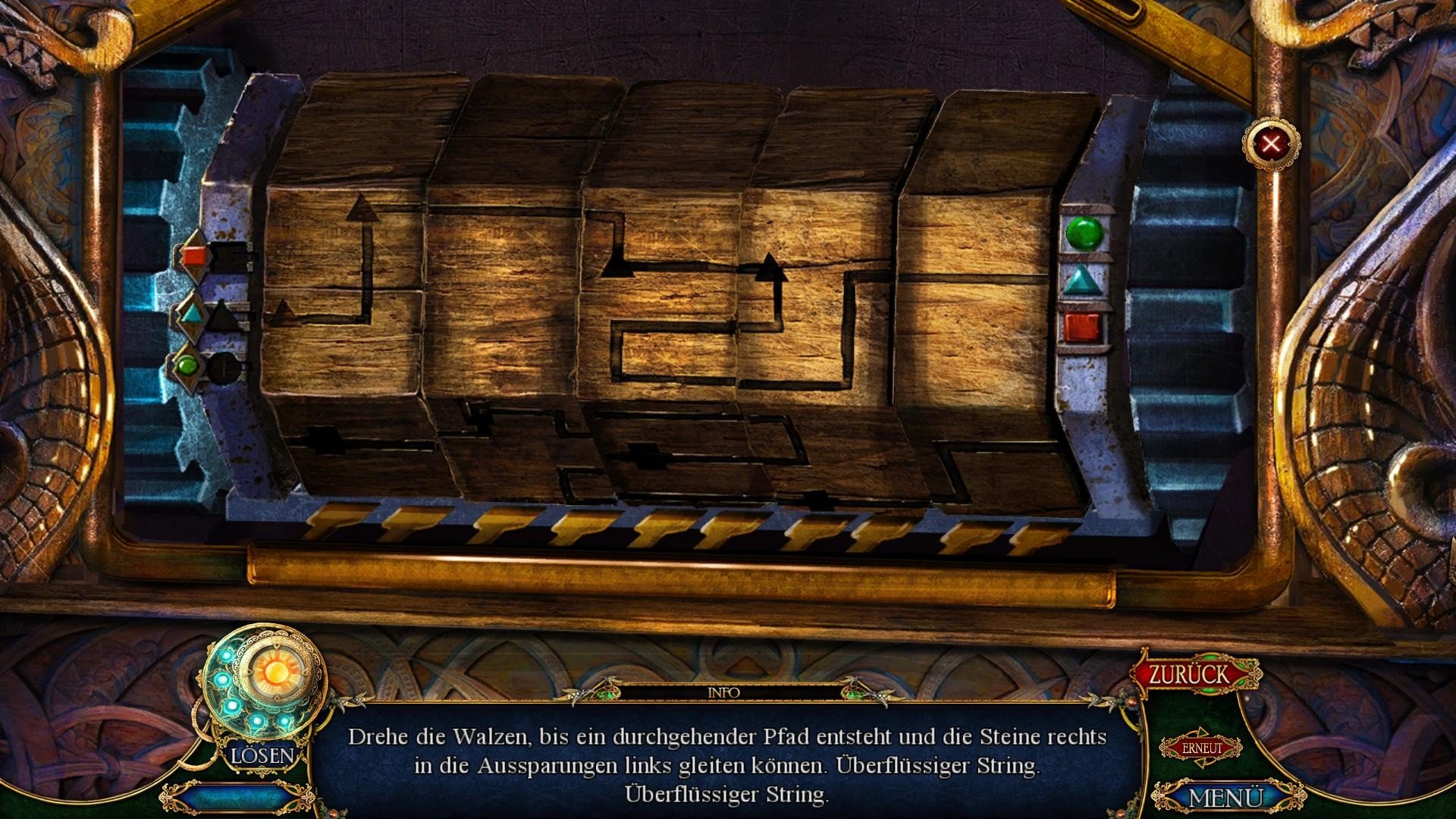Skip the puzzle with Lösen
1456x819 pixels.
(x=262, y=755)
